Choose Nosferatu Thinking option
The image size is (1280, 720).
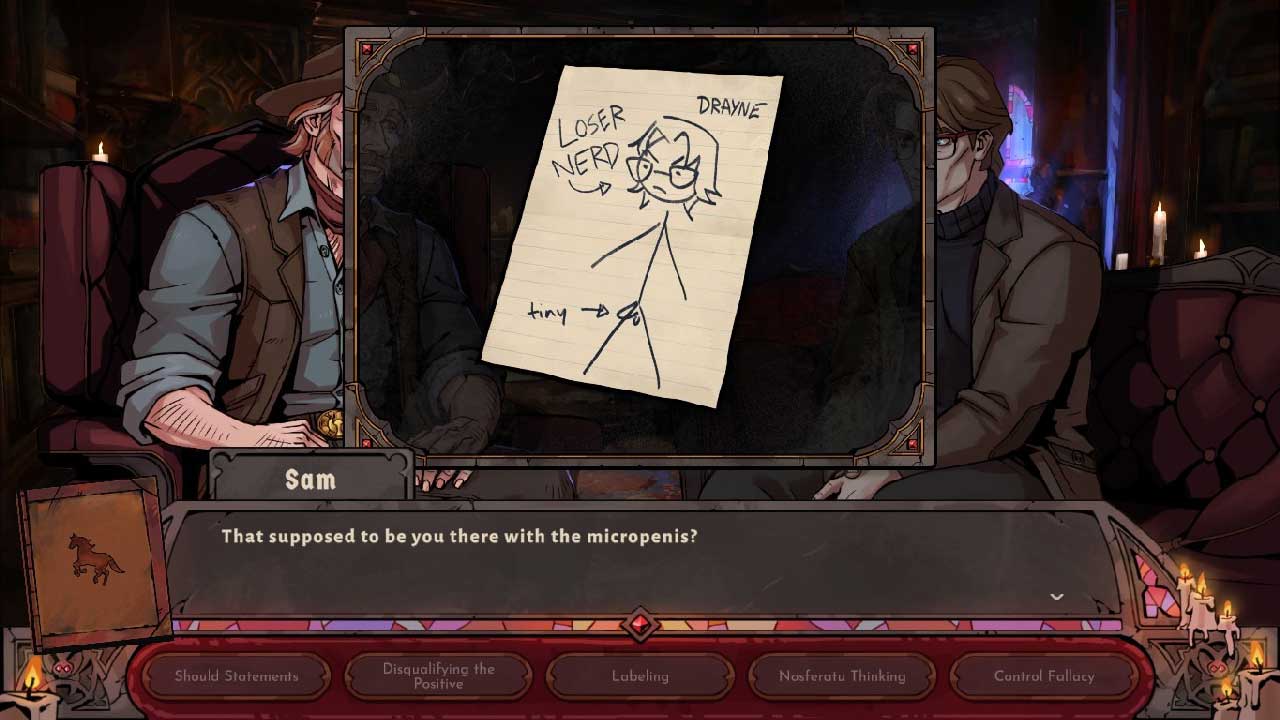[842, 676]
